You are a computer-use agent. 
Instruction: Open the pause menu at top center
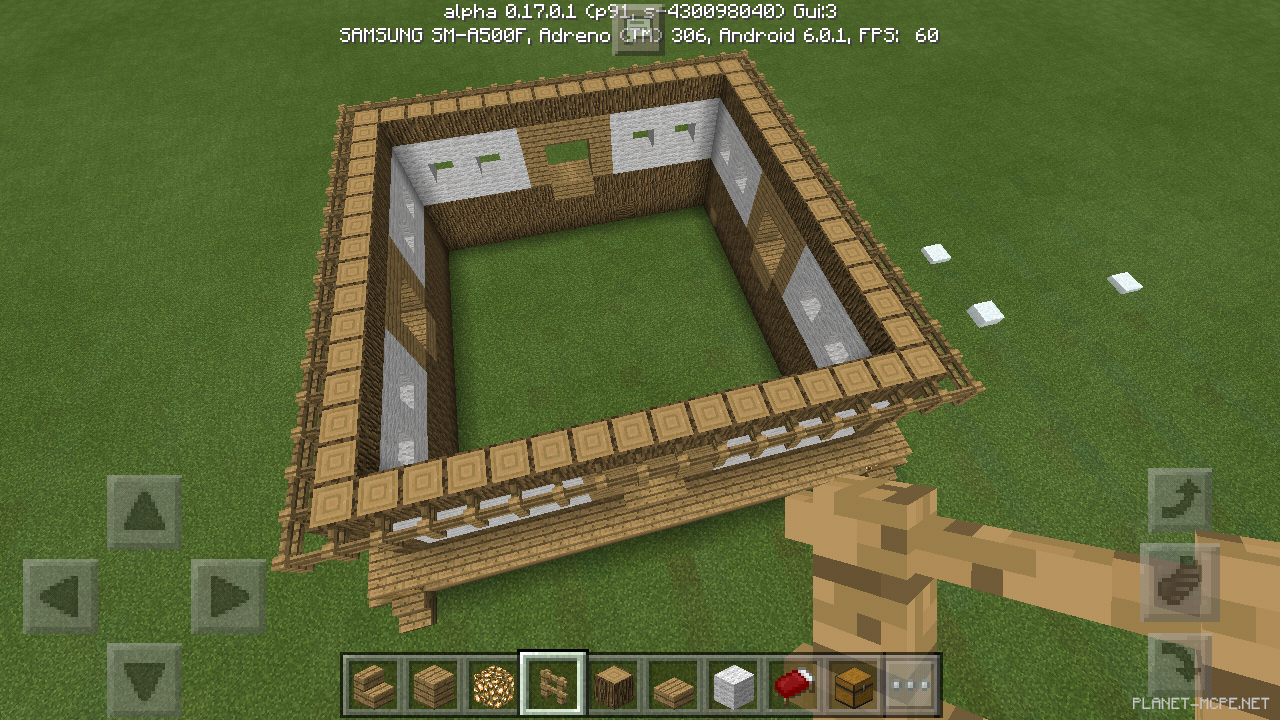pos(640,33)
